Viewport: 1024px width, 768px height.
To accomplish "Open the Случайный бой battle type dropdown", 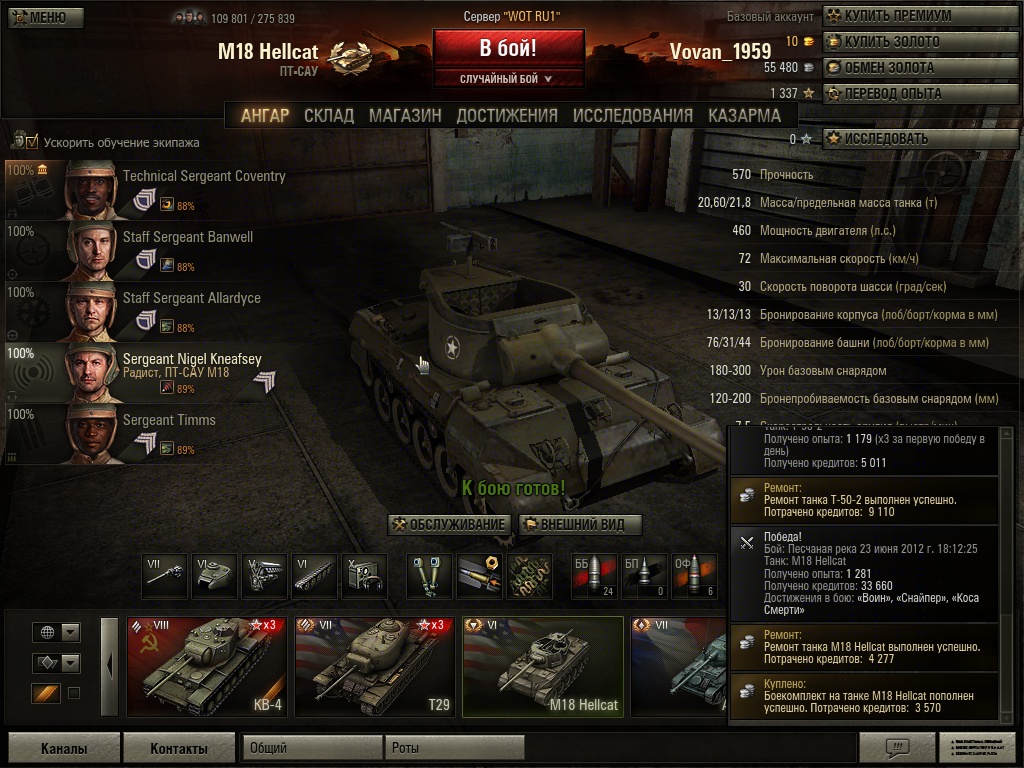I will (x=508, y=78).
